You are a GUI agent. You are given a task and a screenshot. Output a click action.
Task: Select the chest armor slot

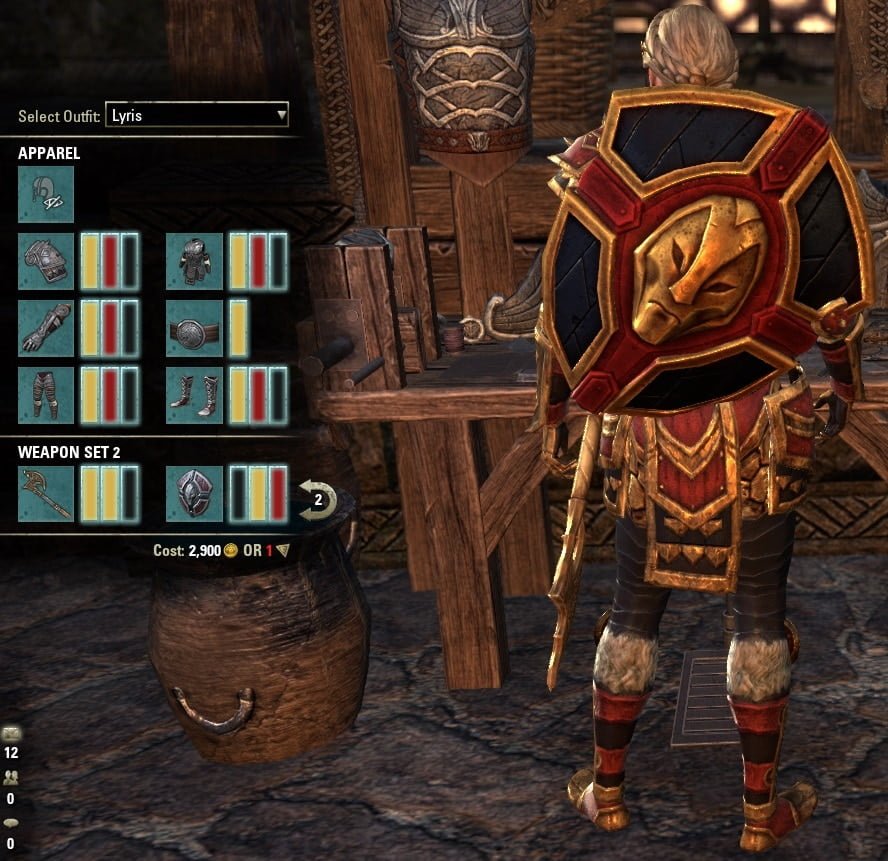coord(194,261)
